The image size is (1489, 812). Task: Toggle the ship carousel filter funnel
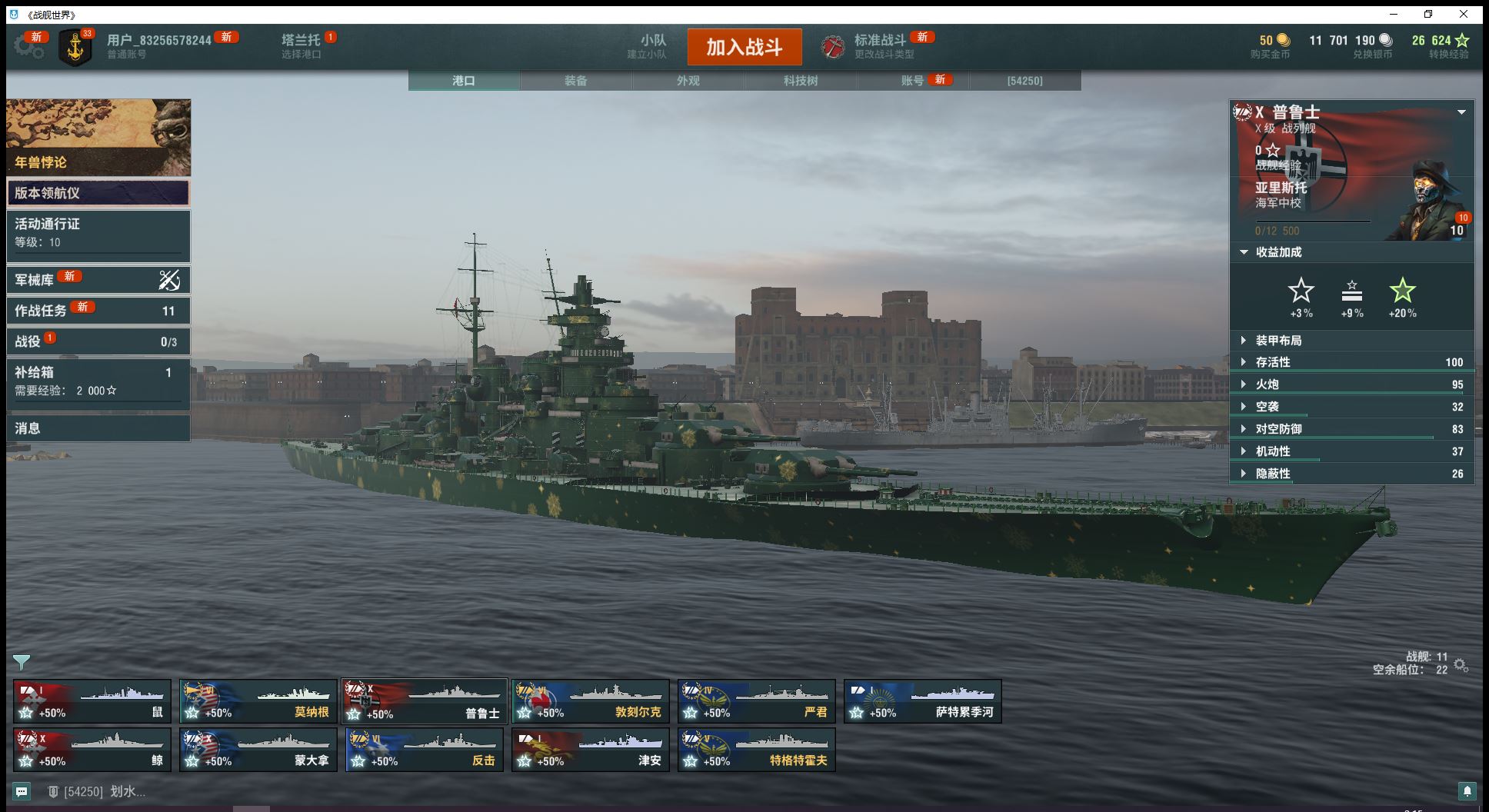(22, 662)
